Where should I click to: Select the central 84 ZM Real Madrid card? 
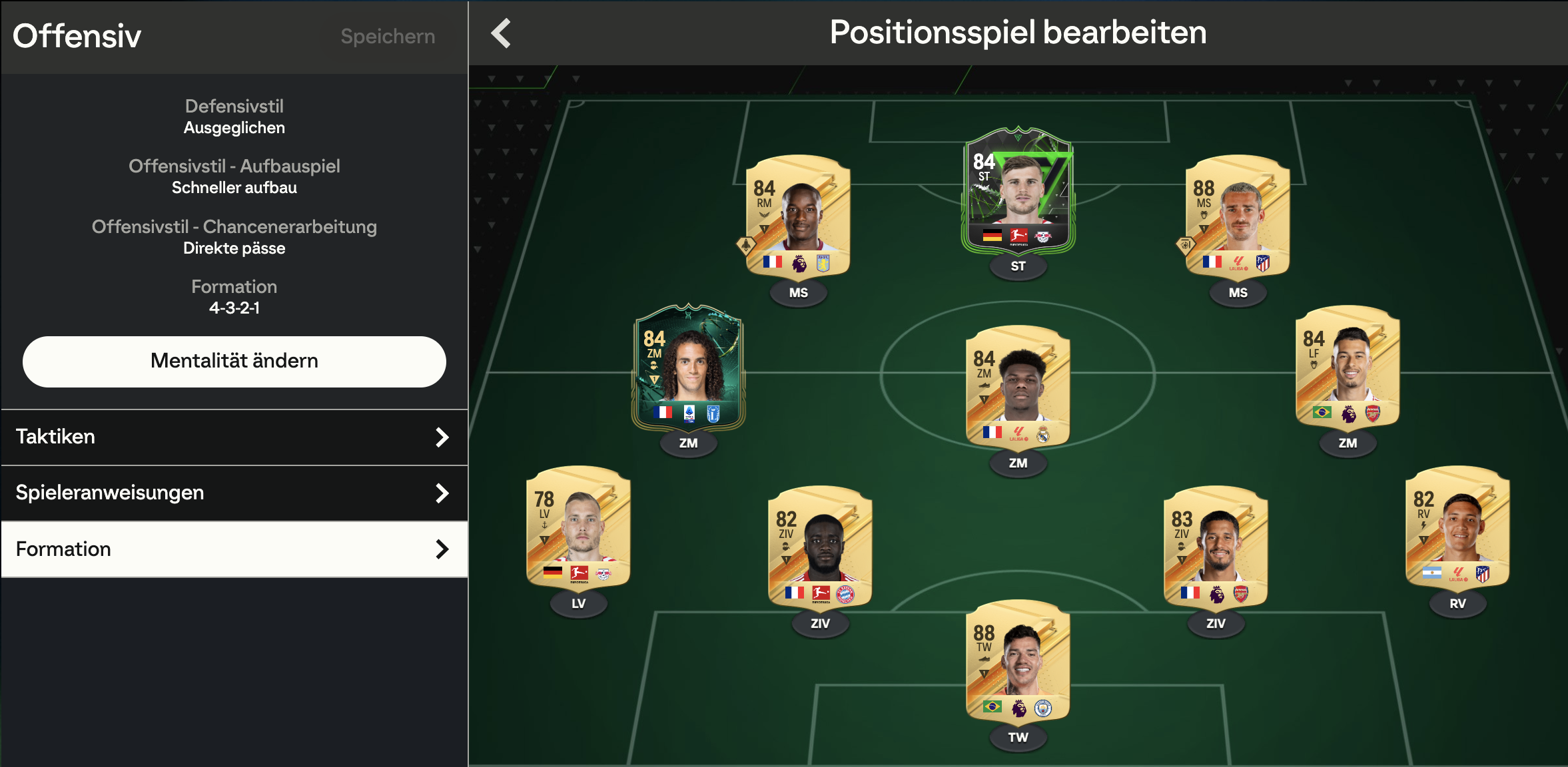[x=1018, y=386]
